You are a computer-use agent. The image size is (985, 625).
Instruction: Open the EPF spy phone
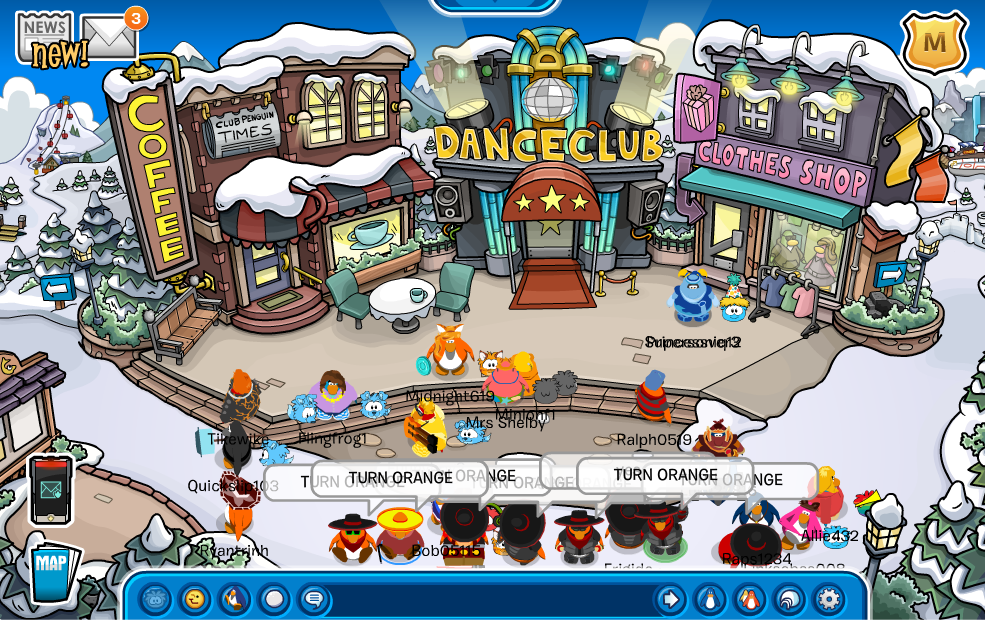[51, 489]
